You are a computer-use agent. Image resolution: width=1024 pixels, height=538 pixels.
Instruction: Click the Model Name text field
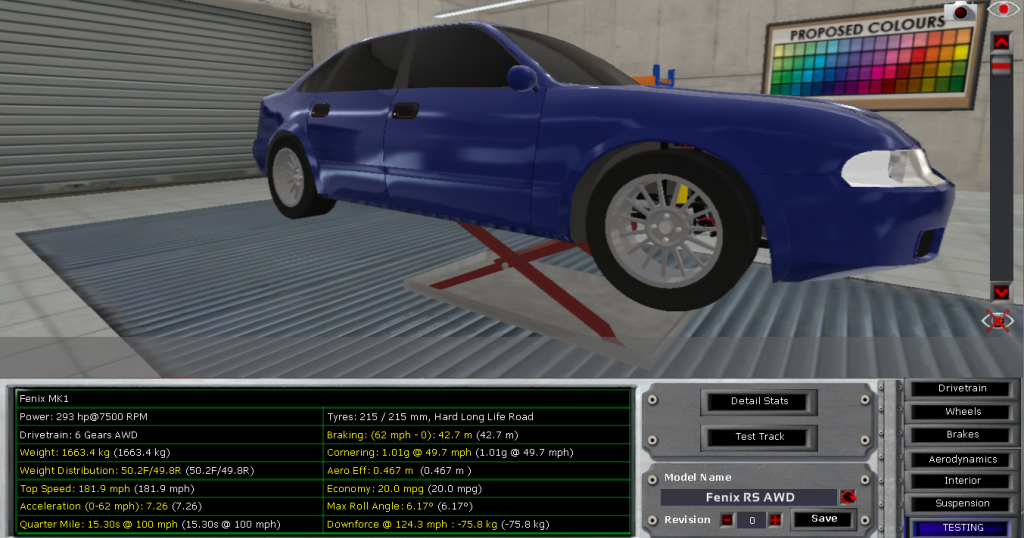coord(749,497)
